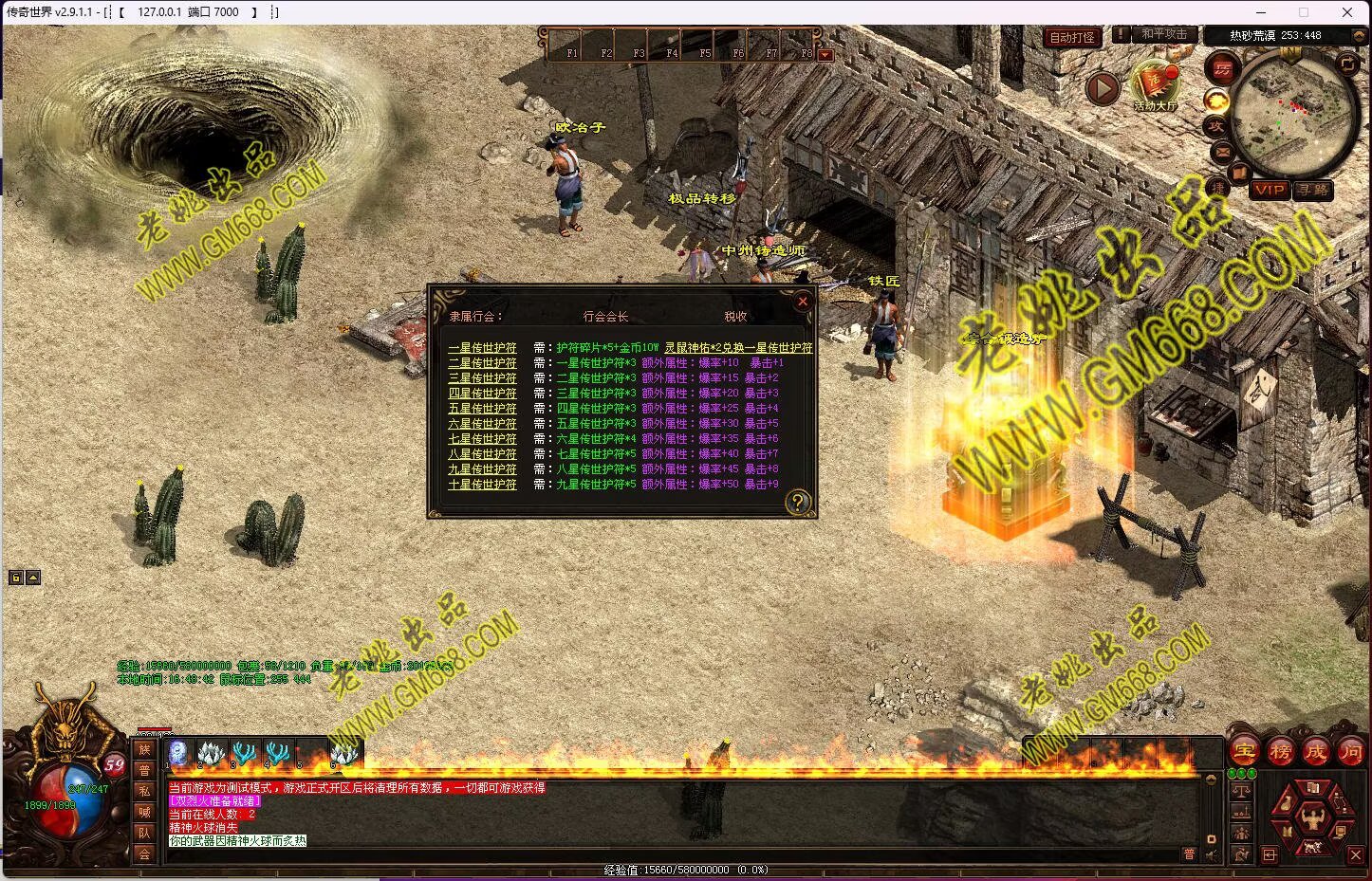The width and height of the screenshot is (1372, 881).
Task: Open the question mark help button
Action: coord(798,502)
